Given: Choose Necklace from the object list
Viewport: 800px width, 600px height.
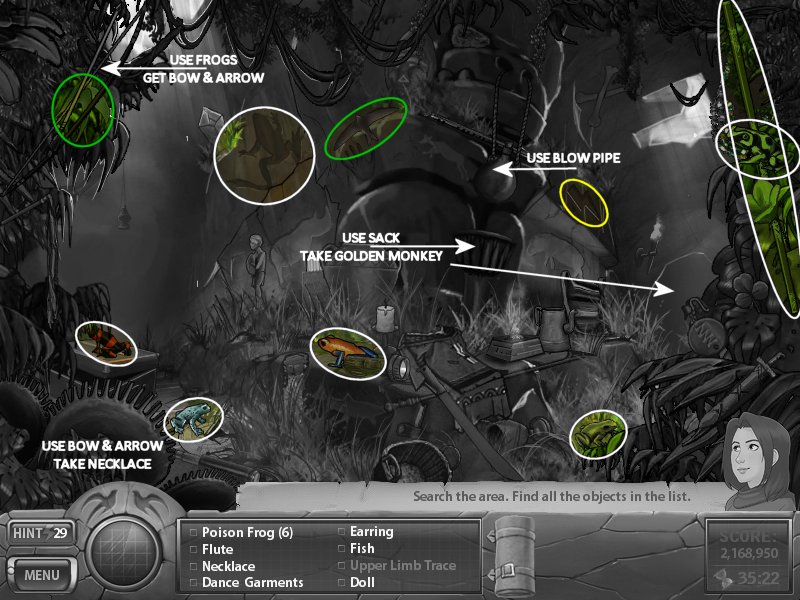Looking at the screenshot, I should 228,566.
